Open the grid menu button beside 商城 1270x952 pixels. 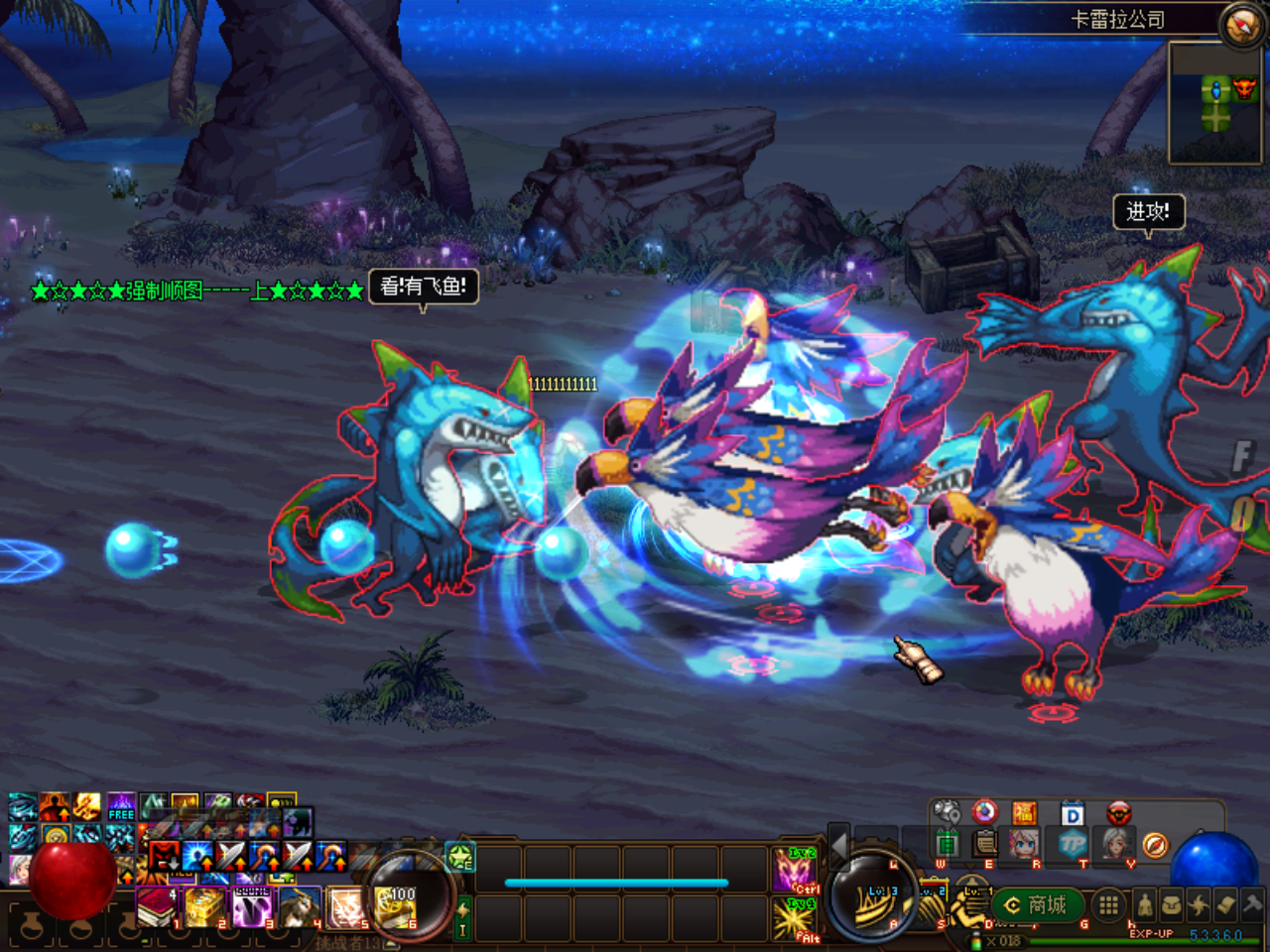click(x=1108, y=904)
